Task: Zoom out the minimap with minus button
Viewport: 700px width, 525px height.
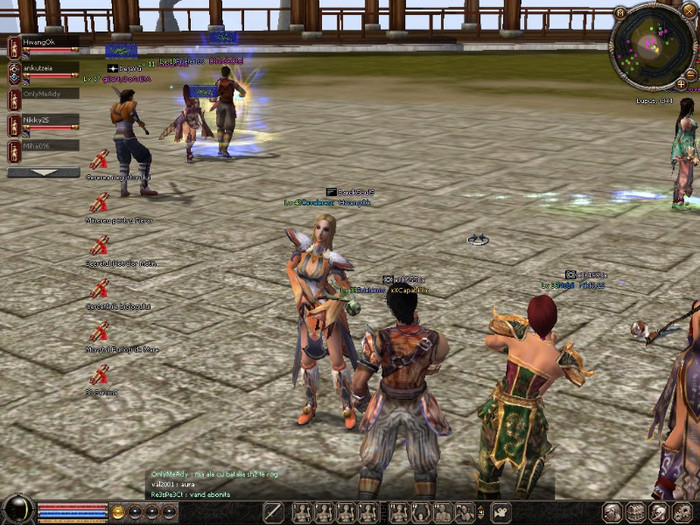Action: [691, 75]
